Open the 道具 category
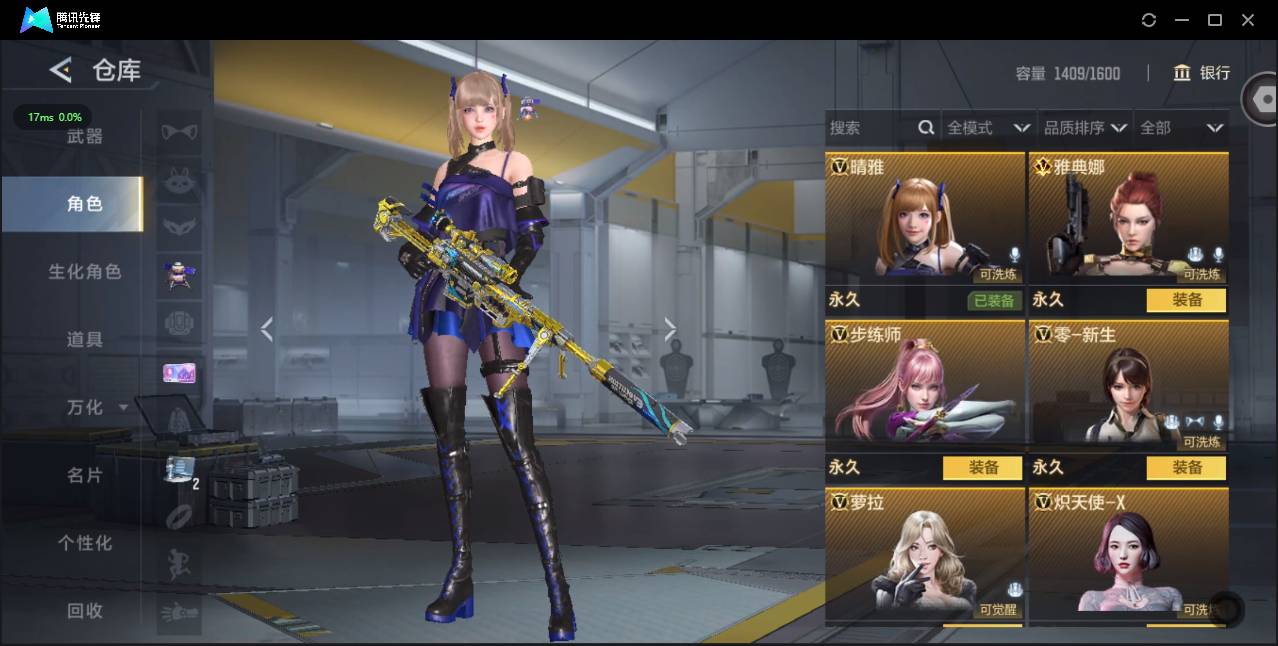 click(x=84, y=340)
